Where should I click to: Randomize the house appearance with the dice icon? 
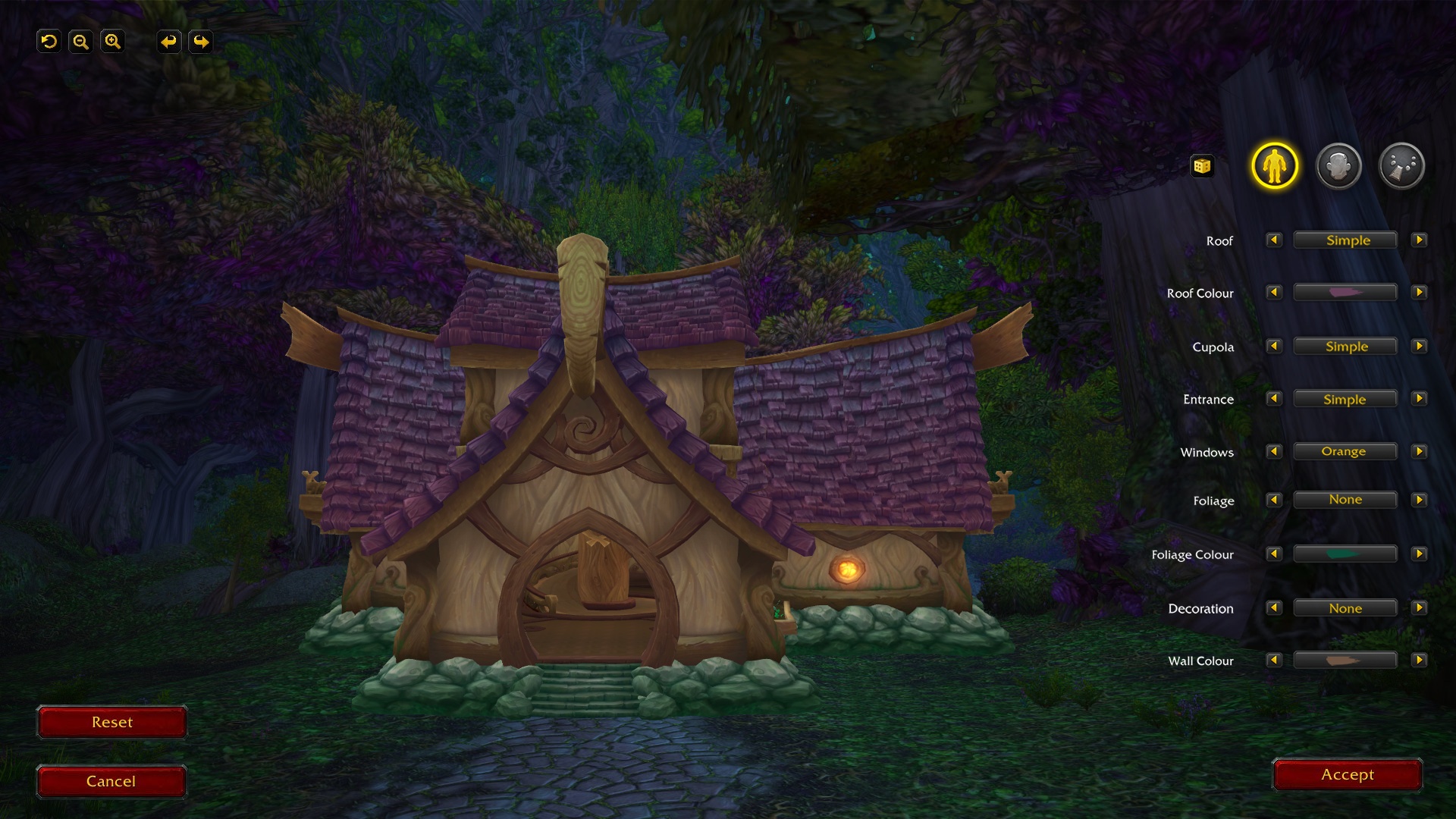[x=1203, y=165]
